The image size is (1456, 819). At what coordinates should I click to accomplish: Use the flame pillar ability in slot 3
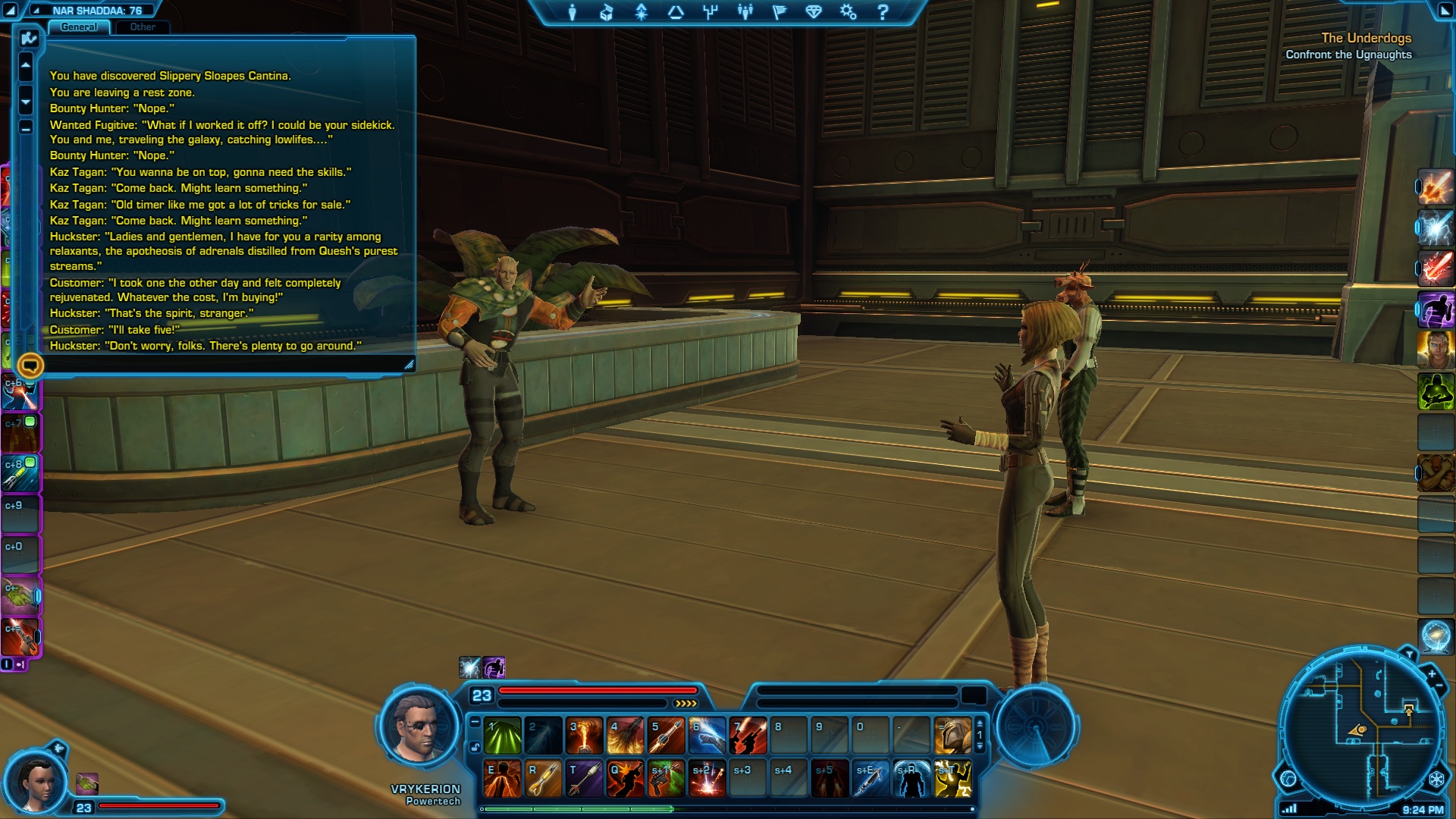[x=585, y=736]
